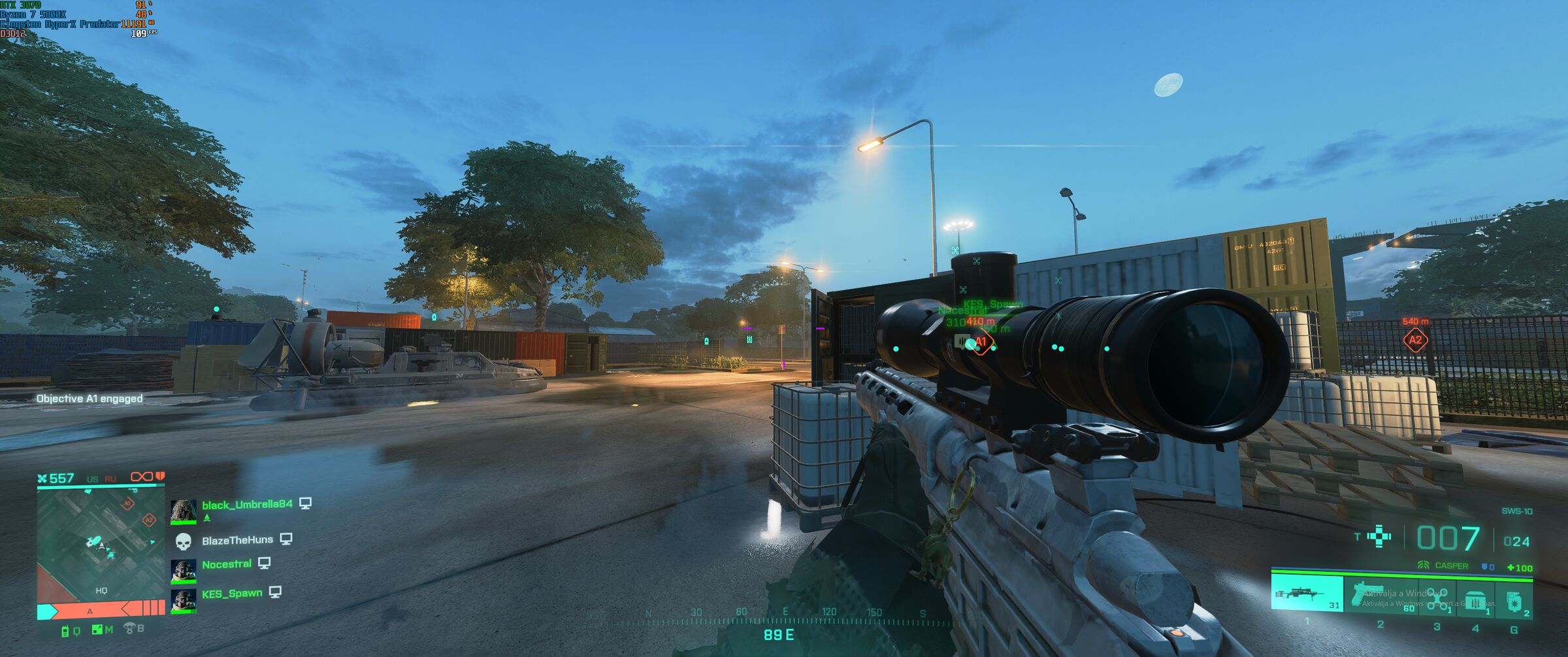Image resolution: width=1568 pixels, height=657 pixels.
Task: Open the map icon below the minimap
Action: [98, 630]
